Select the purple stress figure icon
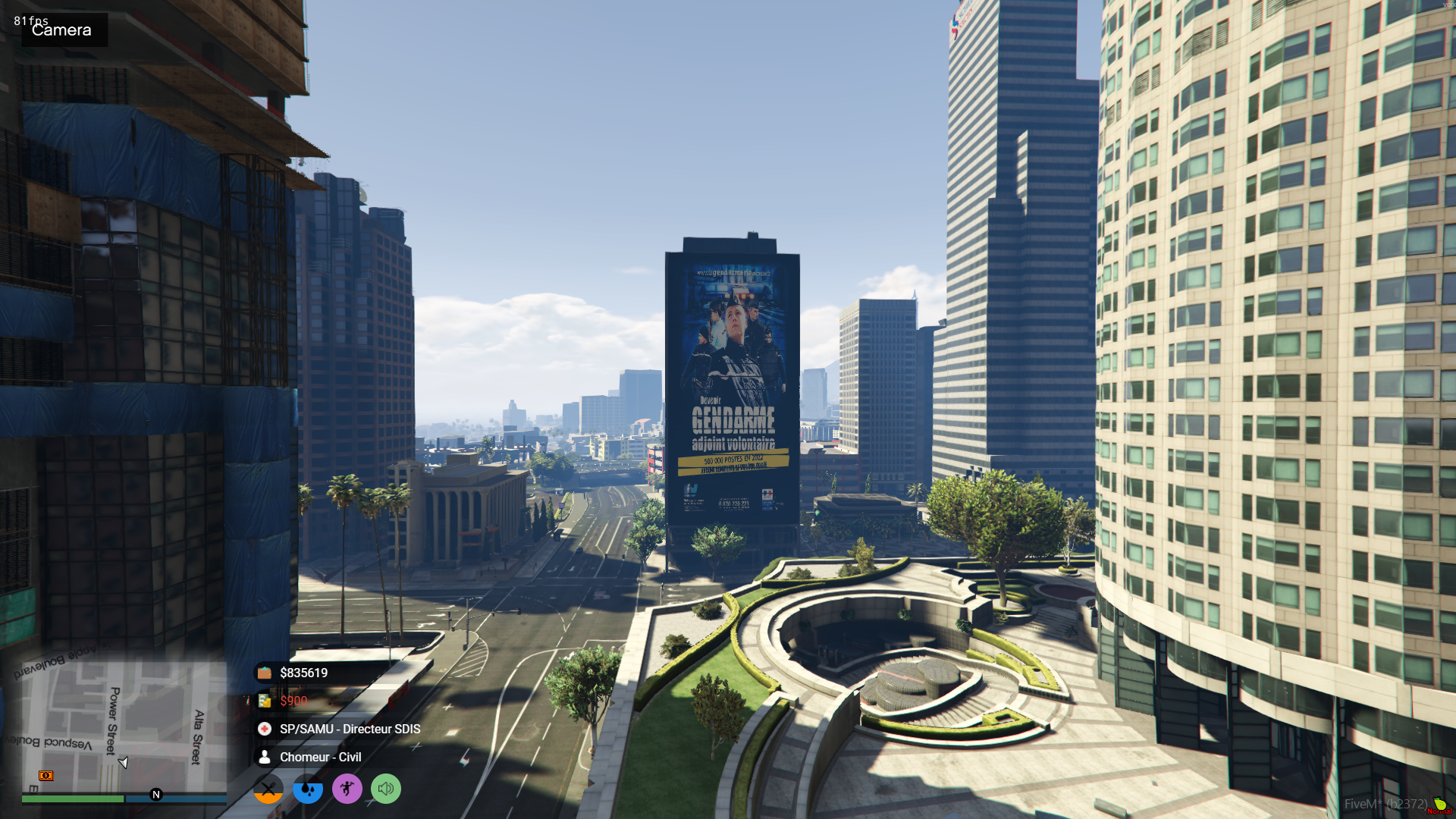The height and width of the screenshot is (819, 1456). click(x=347, y=789)
